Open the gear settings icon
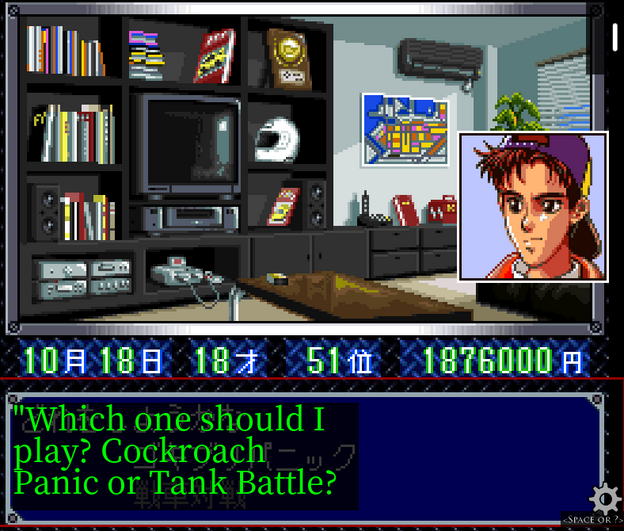Image resolution: width=624 pixels, height=531 pixels. coord(603,497)
